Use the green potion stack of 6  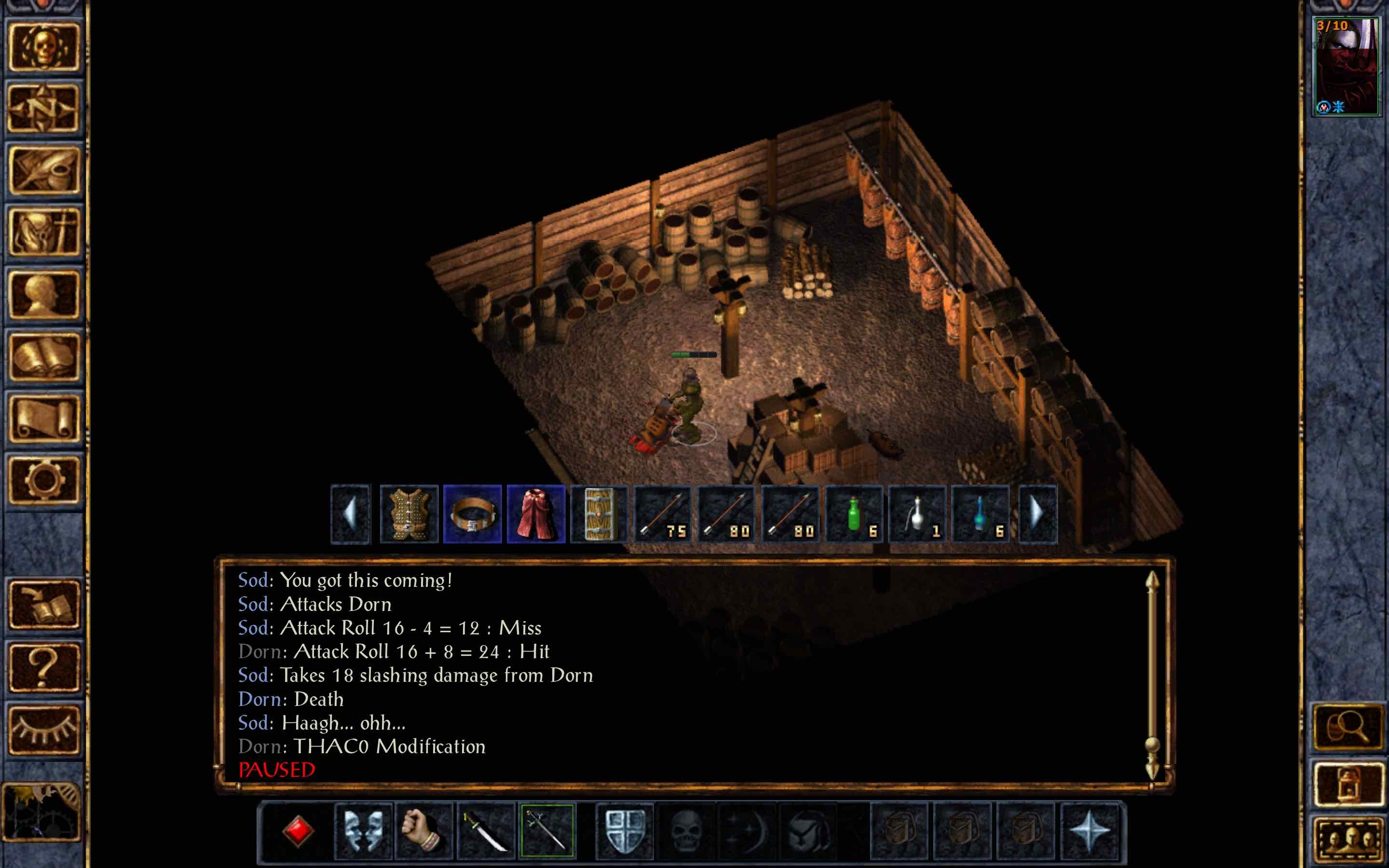tap(854, 515)
